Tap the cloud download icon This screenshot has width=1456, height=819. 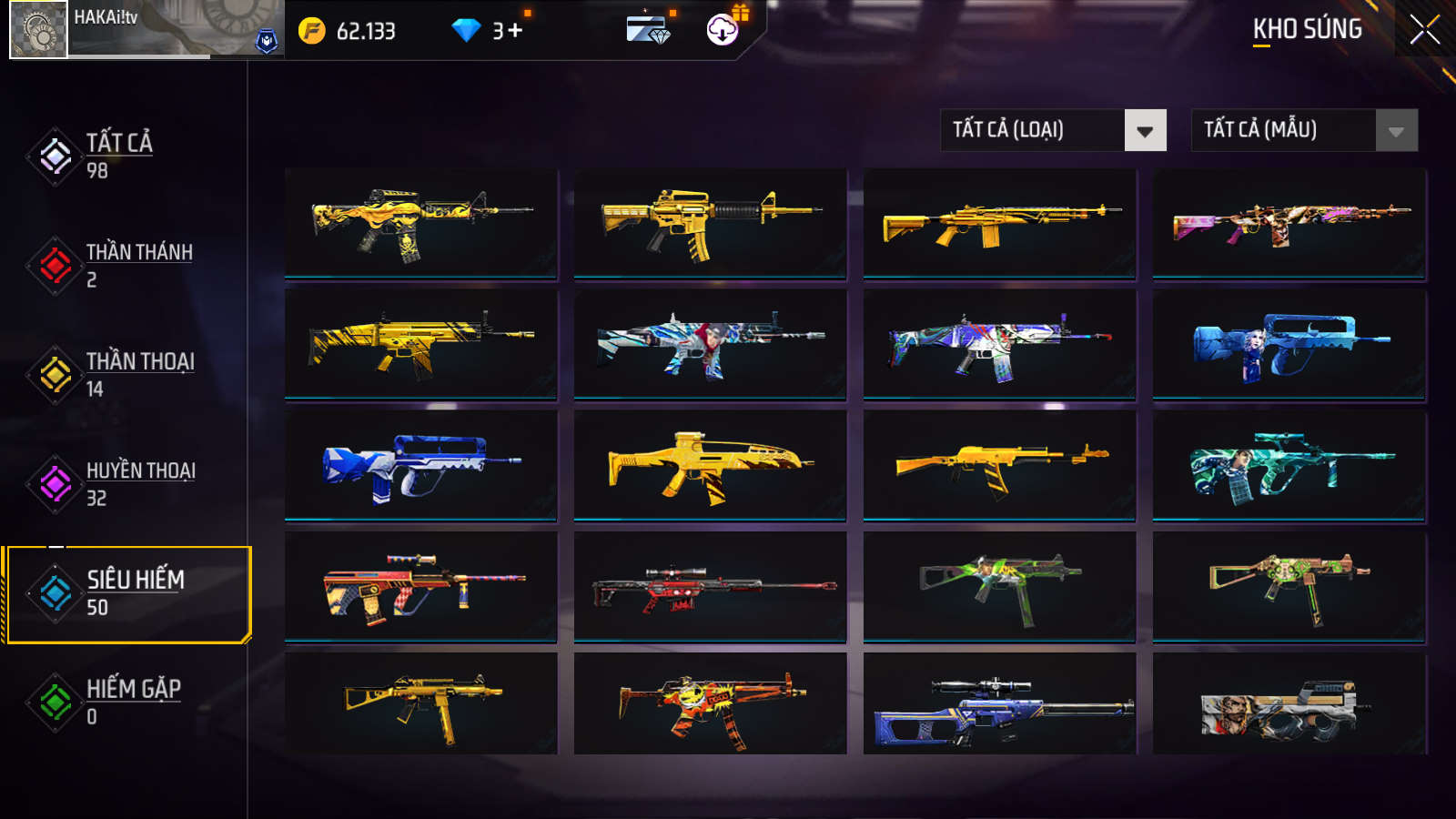click(723, 30)
